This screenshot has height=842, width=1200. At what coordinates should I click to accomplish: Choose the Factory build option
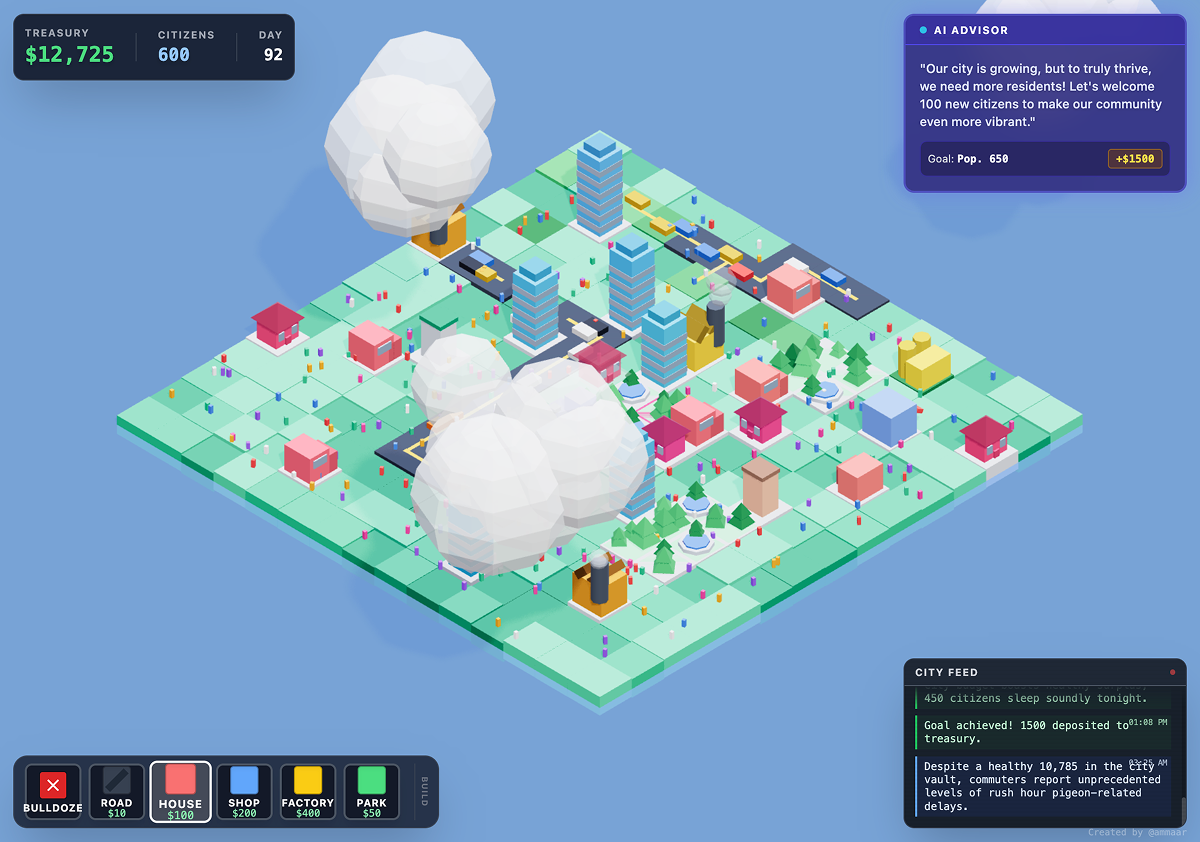[x=308, y=792]
